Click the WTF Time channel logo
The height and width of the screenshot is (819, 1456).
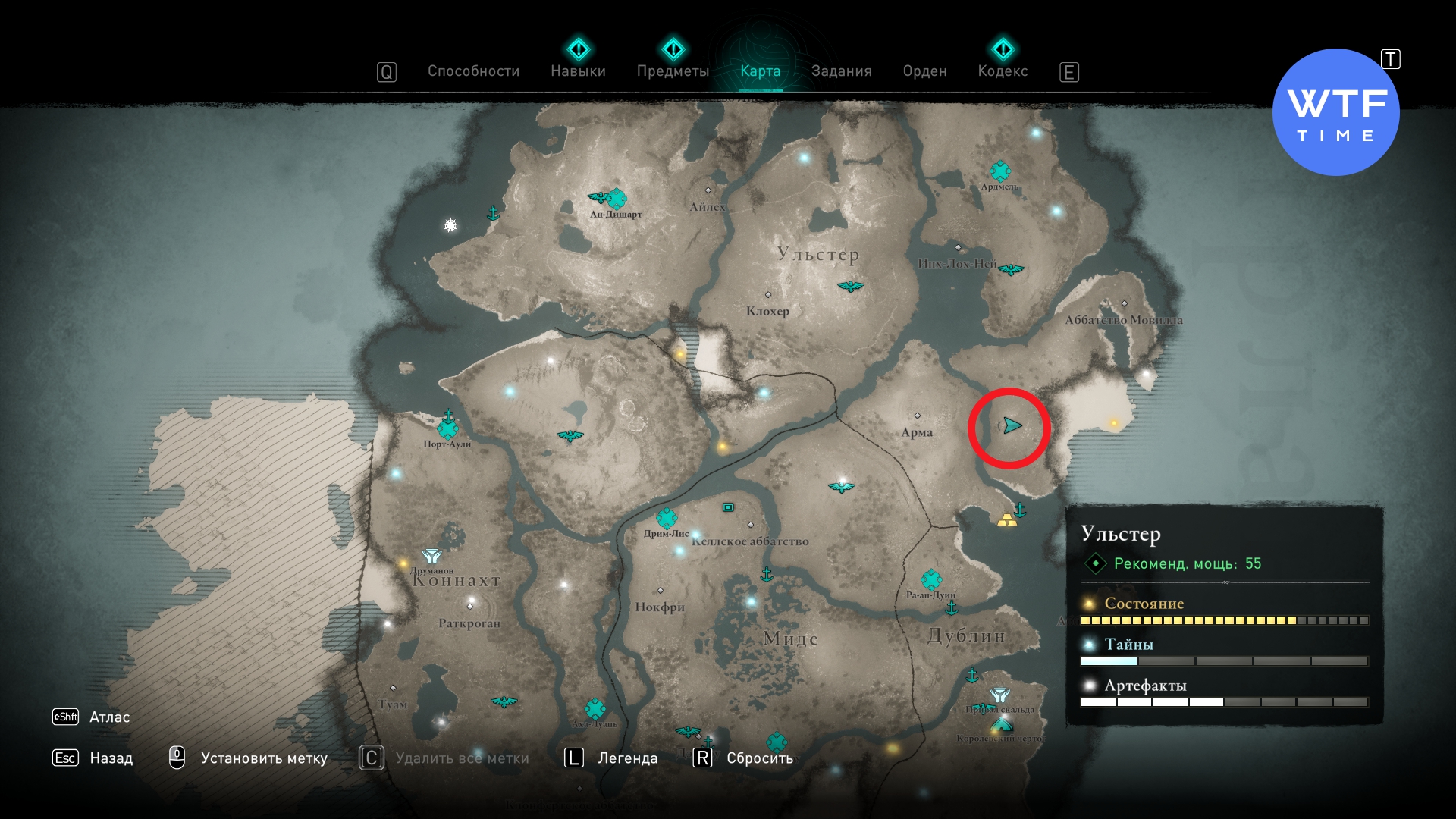(x=1335, y=113)
